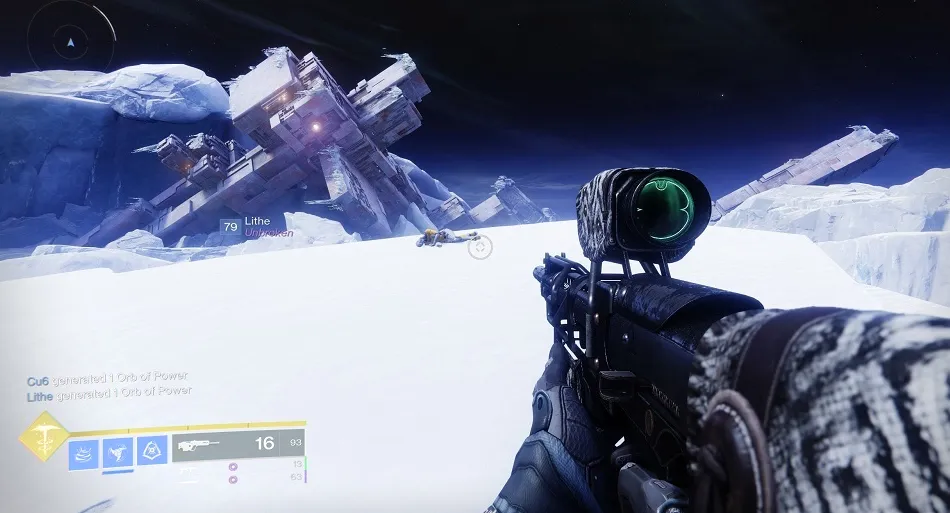
Task: Use the tri-blade melee ability icon
Action: [x=118, y=452]
